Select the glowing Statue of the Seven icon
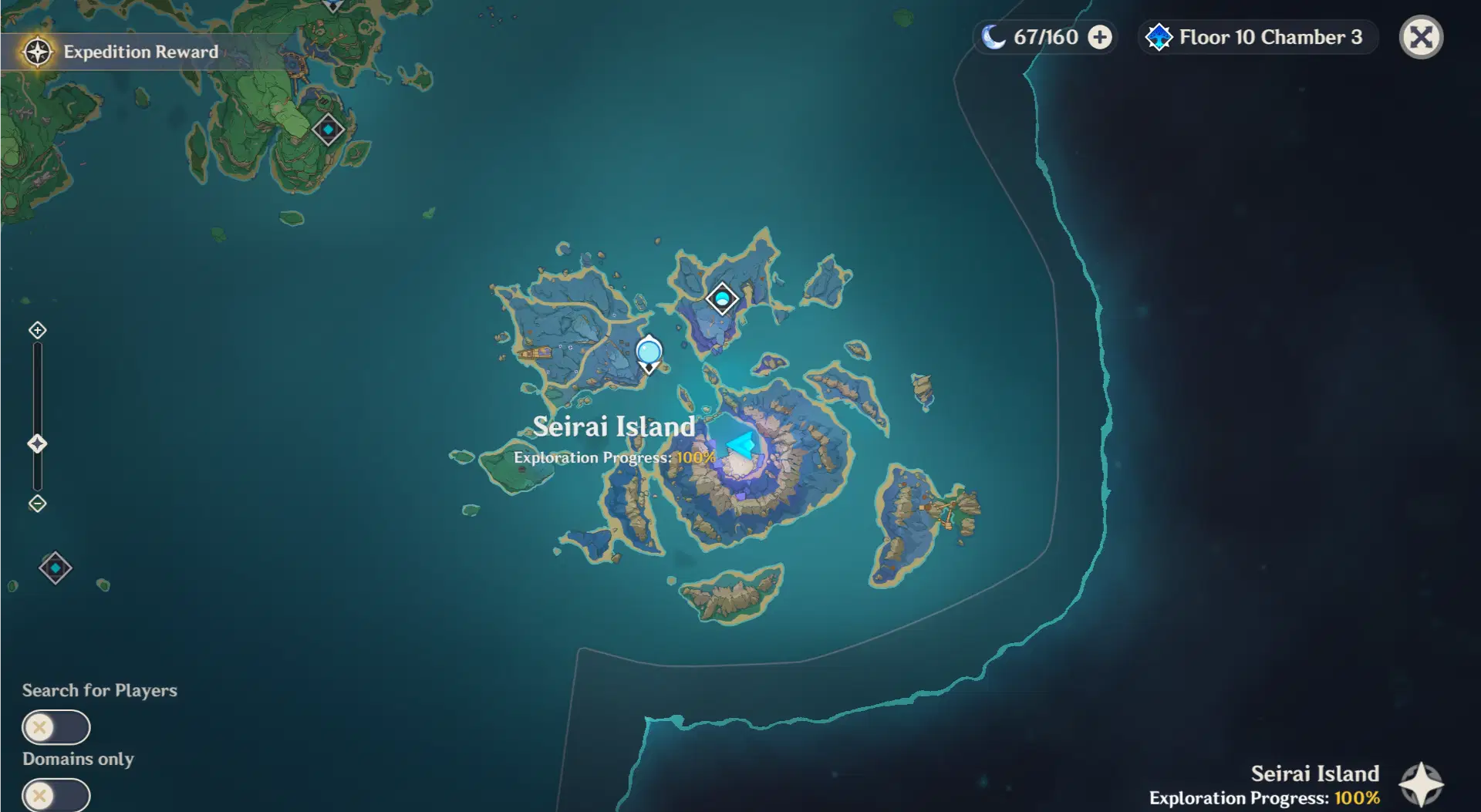Screen dimensions: 1481x812 click(740, 446)
